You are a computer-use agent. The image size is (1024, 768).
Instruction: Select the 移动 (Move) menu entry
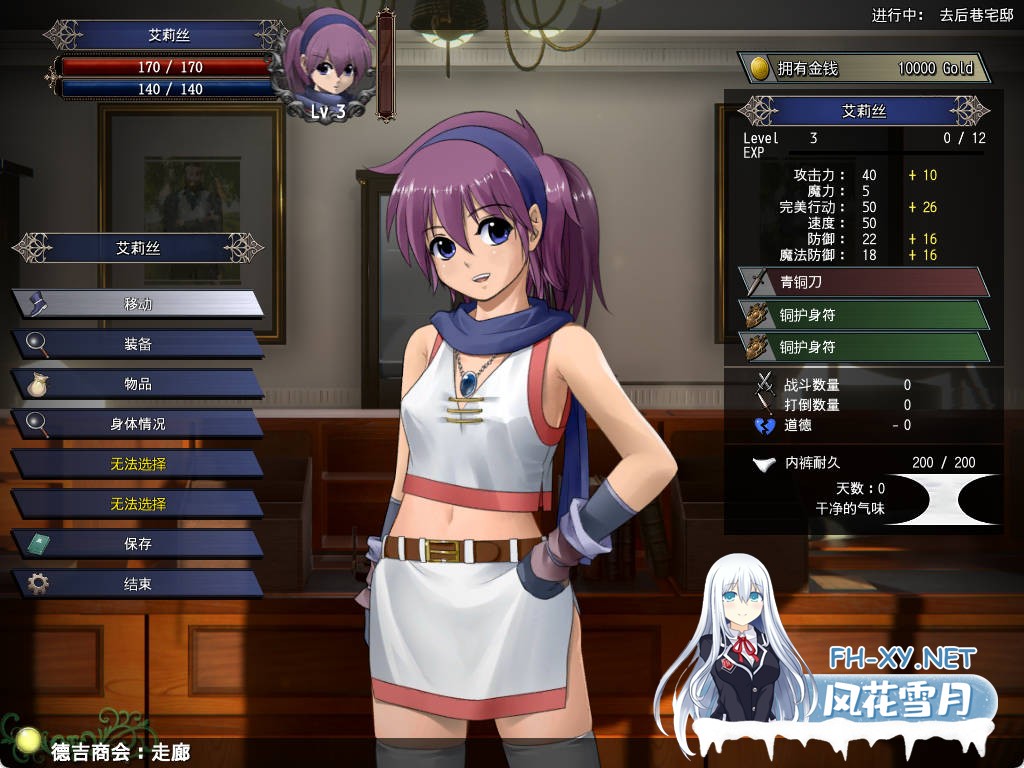(x=138, y=304)
